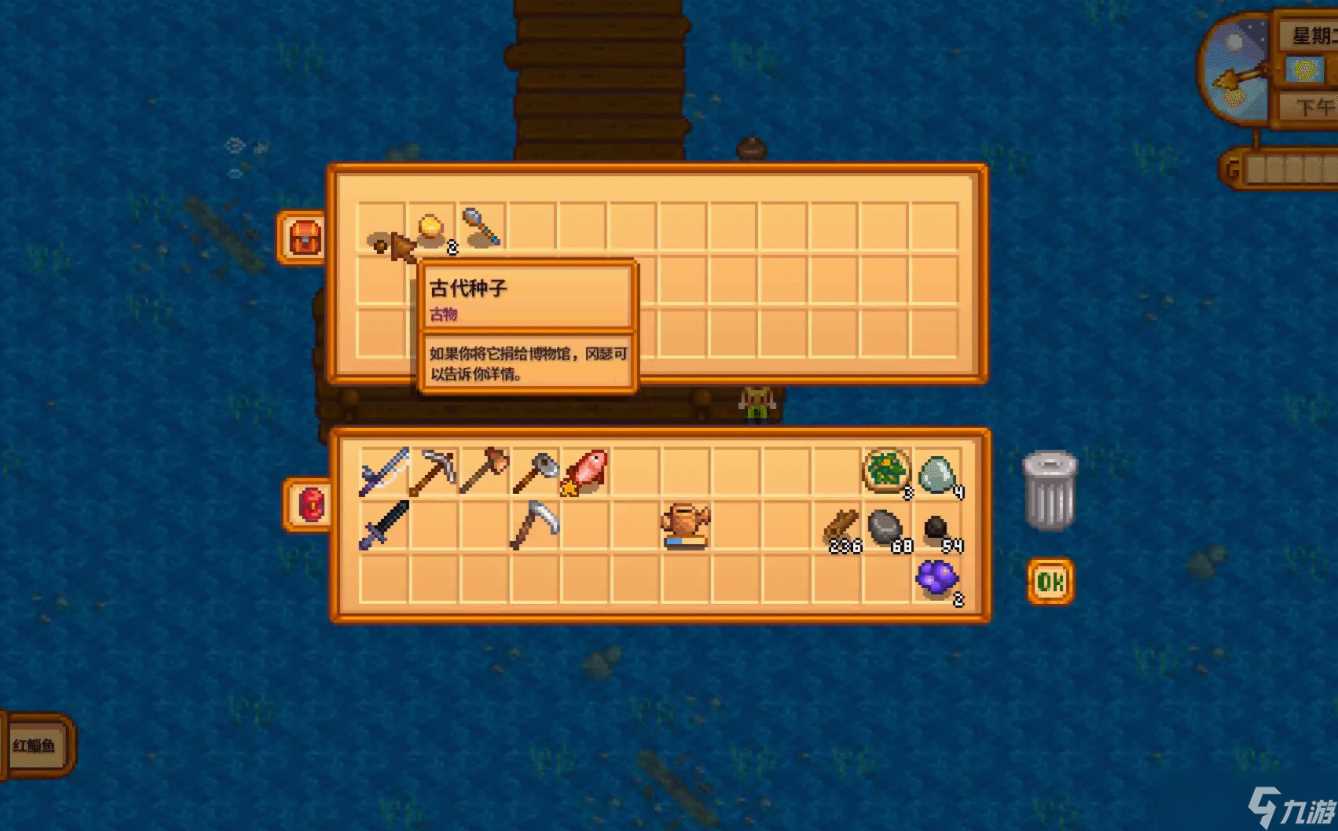The width and height of the screenshot is (1338, 831).
Task: Take the golden orb stack from the chest
Action: pyautogui.click(x=432, y=229)
